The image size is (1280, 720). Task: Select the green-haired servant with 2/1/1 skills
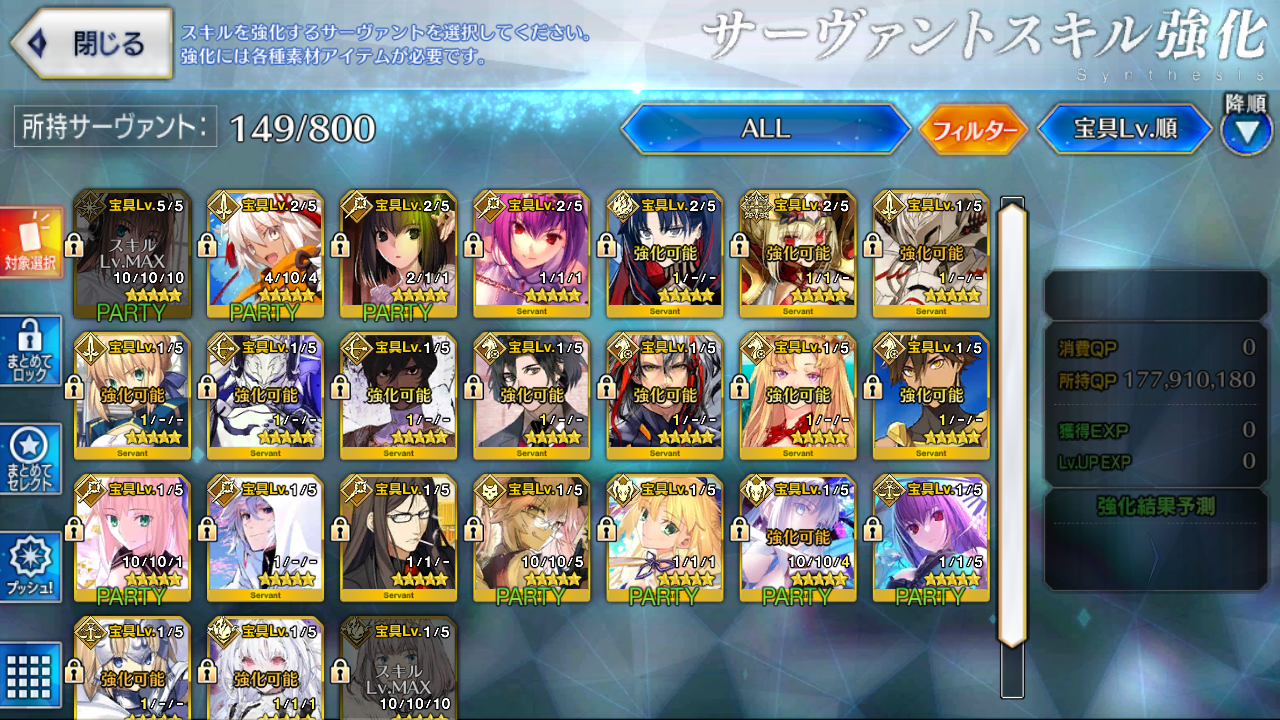coord(399,254)
